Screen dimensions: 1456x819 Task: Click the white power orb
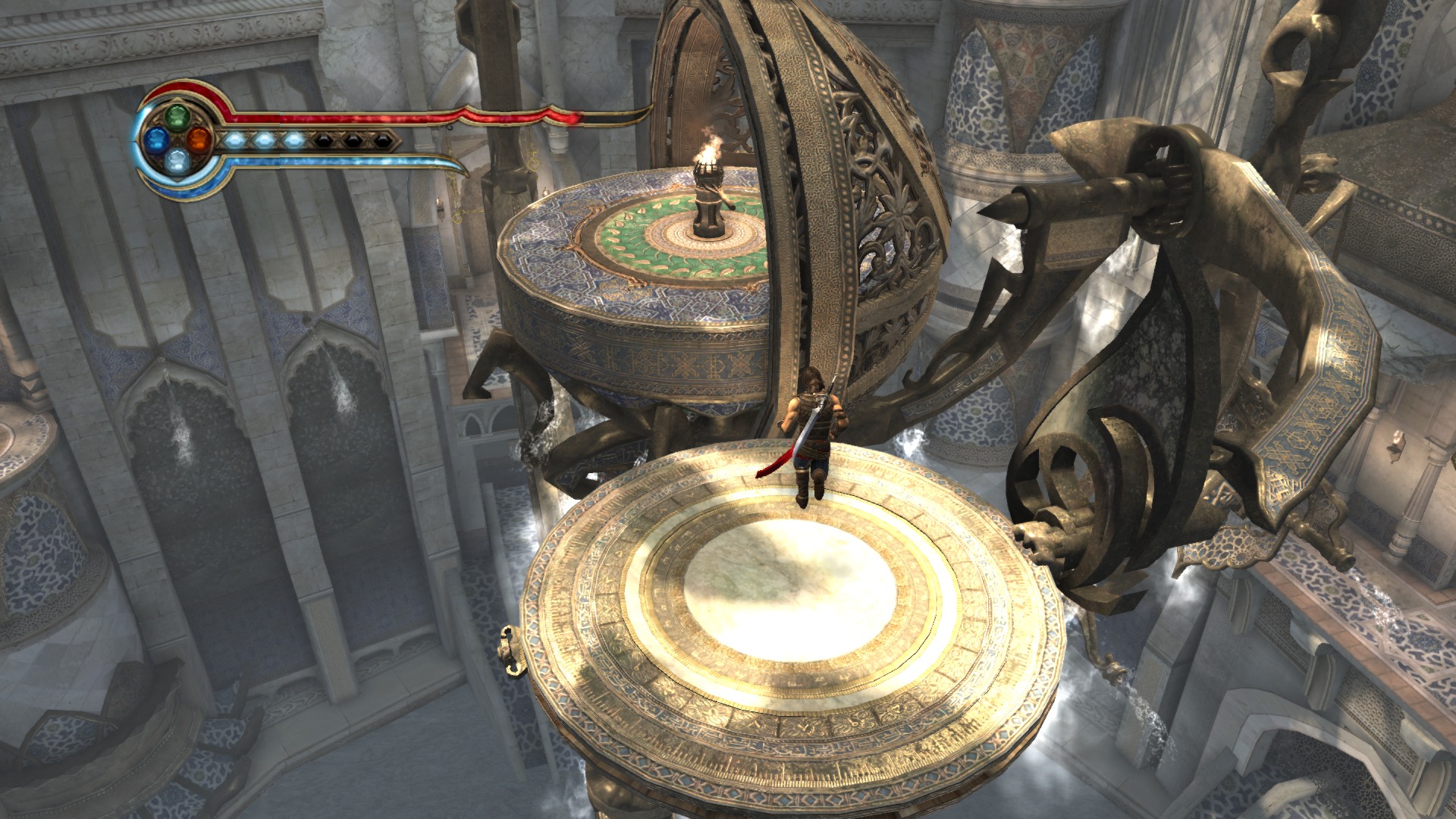click(177, 160)
